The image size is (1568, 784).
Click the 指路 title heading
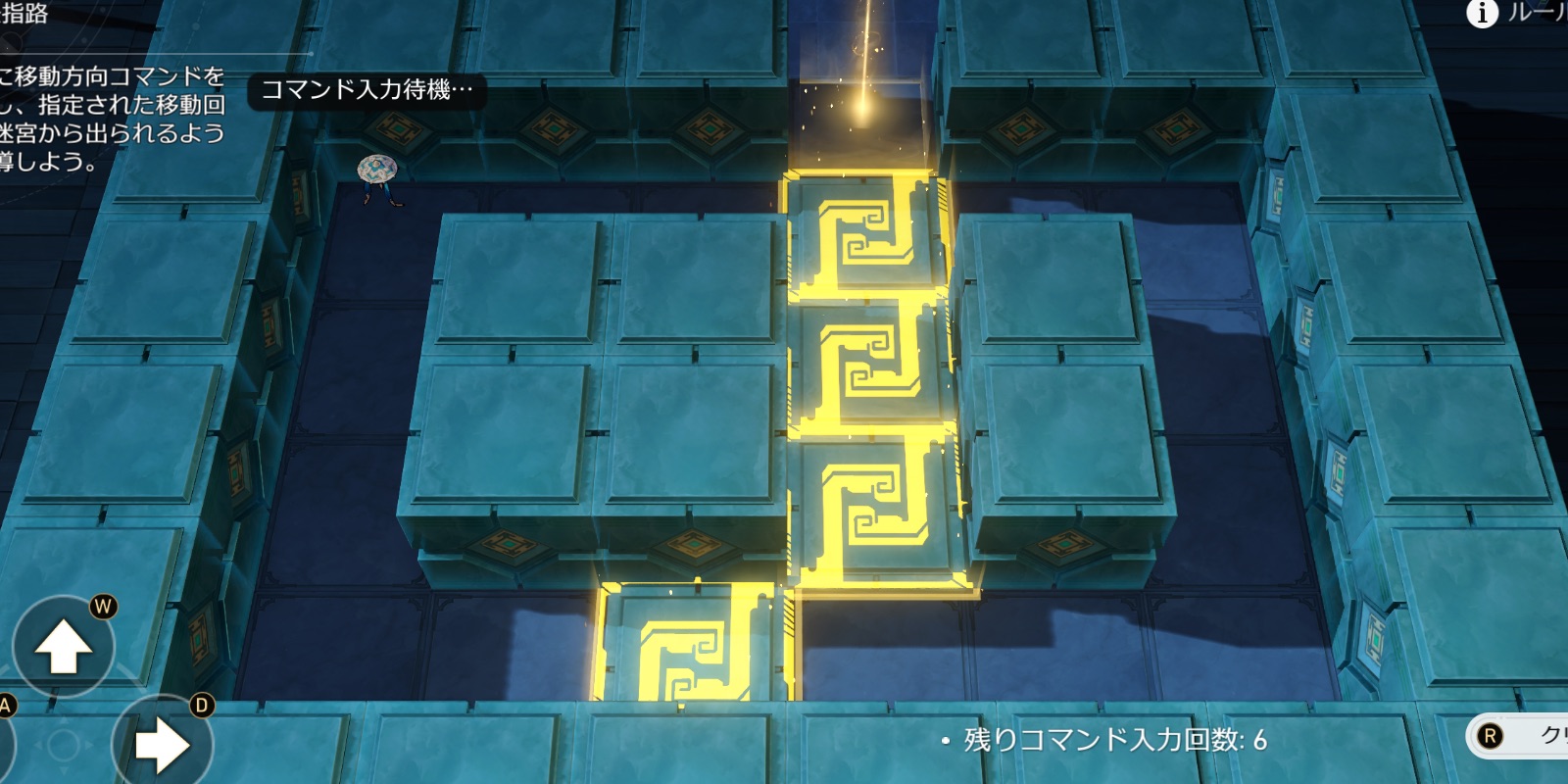(26, 15)
